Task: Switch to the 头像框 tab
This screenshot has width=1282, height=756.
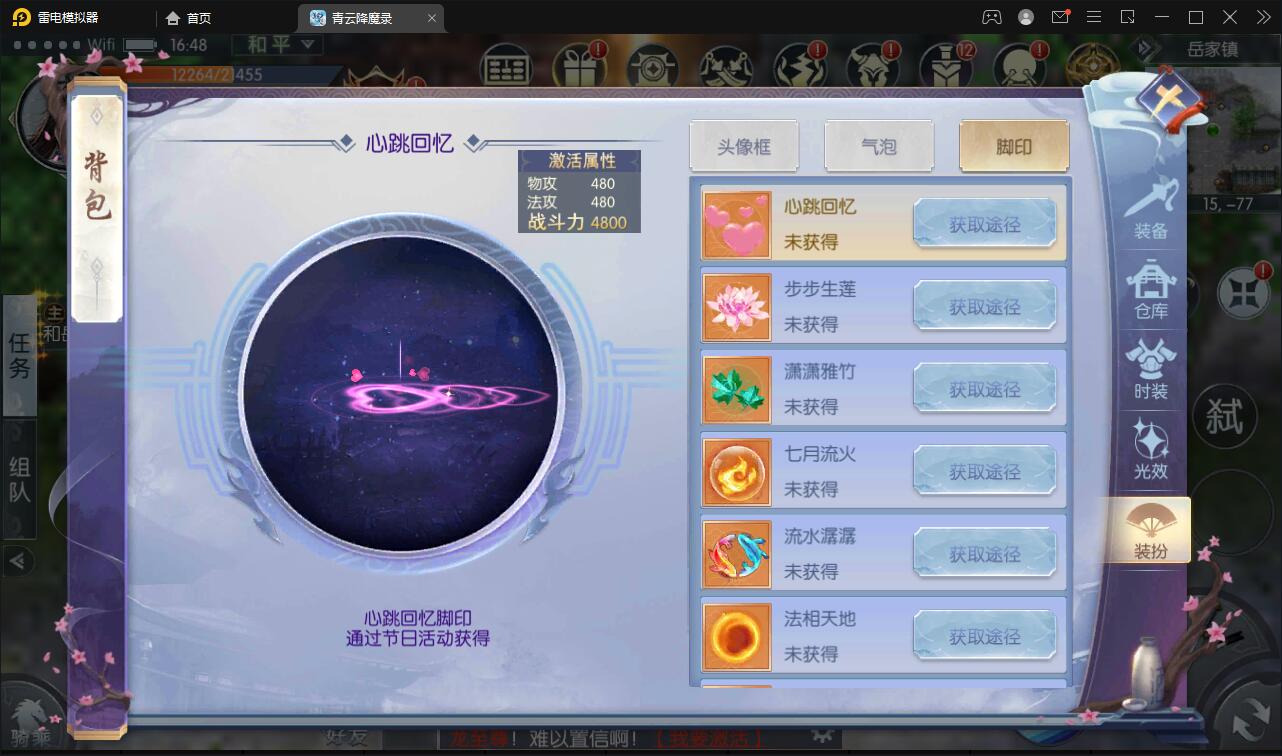Action: pos(744,145)
